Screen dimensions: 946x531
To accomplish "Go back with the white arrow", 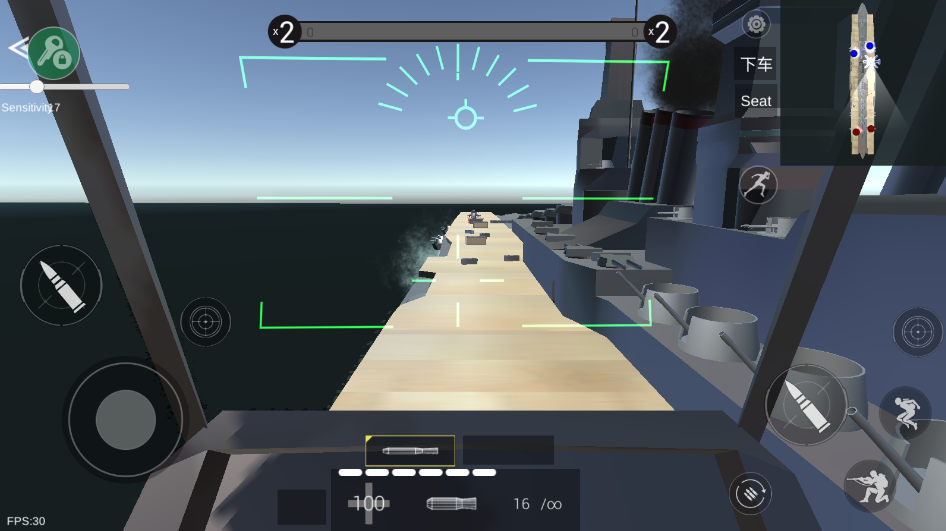I will click(17, 47).
